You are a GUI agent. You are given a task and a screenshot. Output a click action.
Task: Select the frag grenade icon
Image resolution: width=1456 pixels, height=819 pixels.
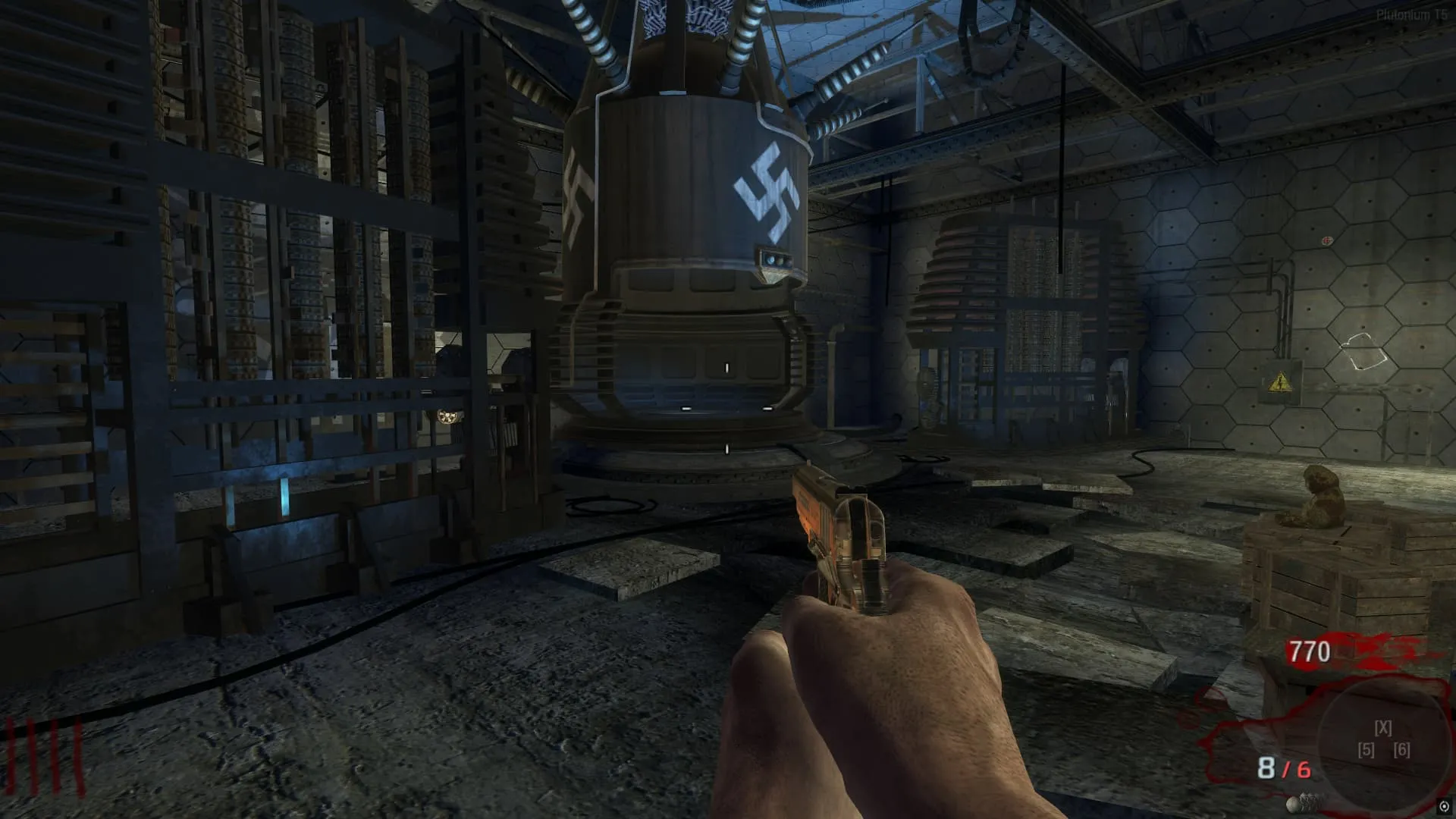pos(1294,803)
